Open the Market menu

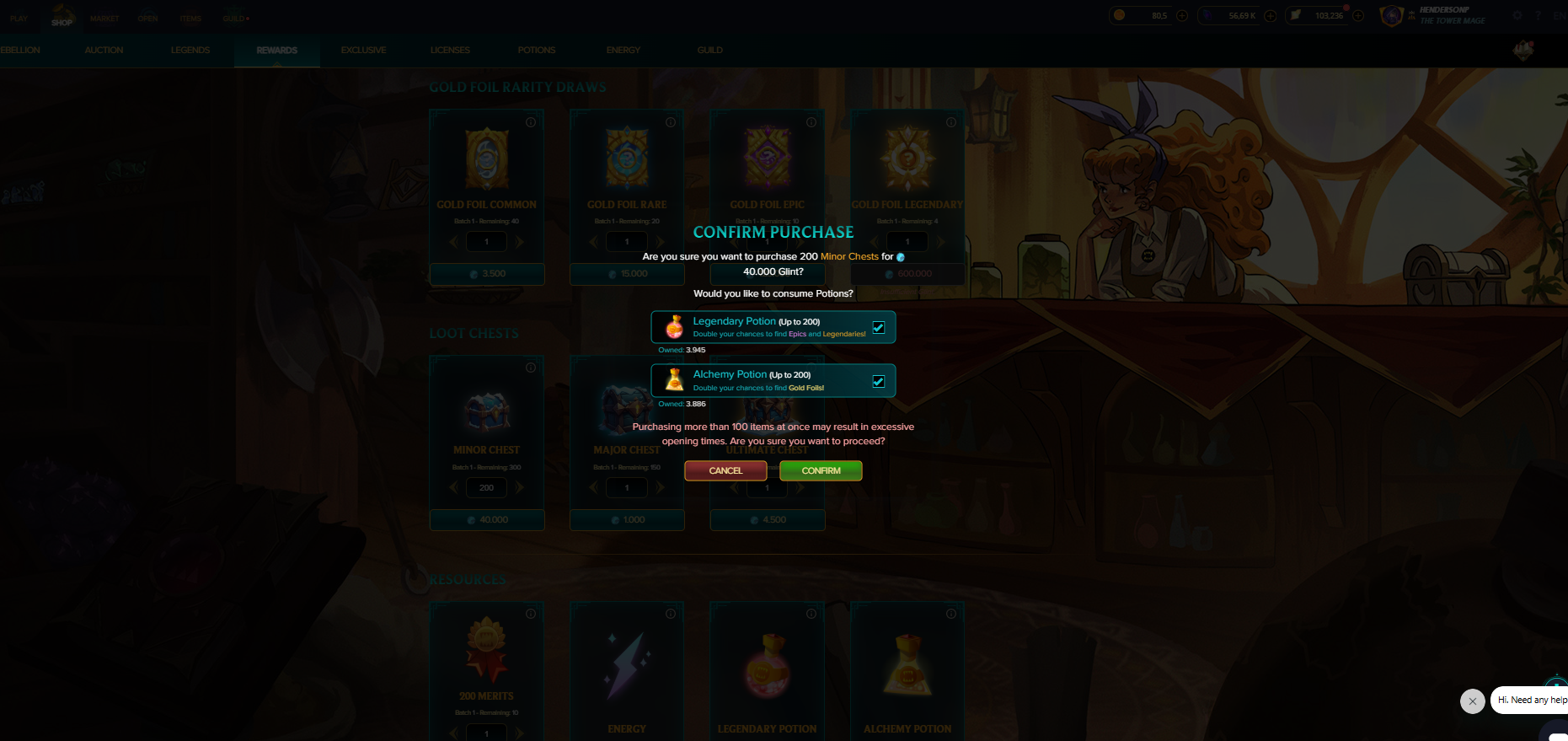point(104,19)
